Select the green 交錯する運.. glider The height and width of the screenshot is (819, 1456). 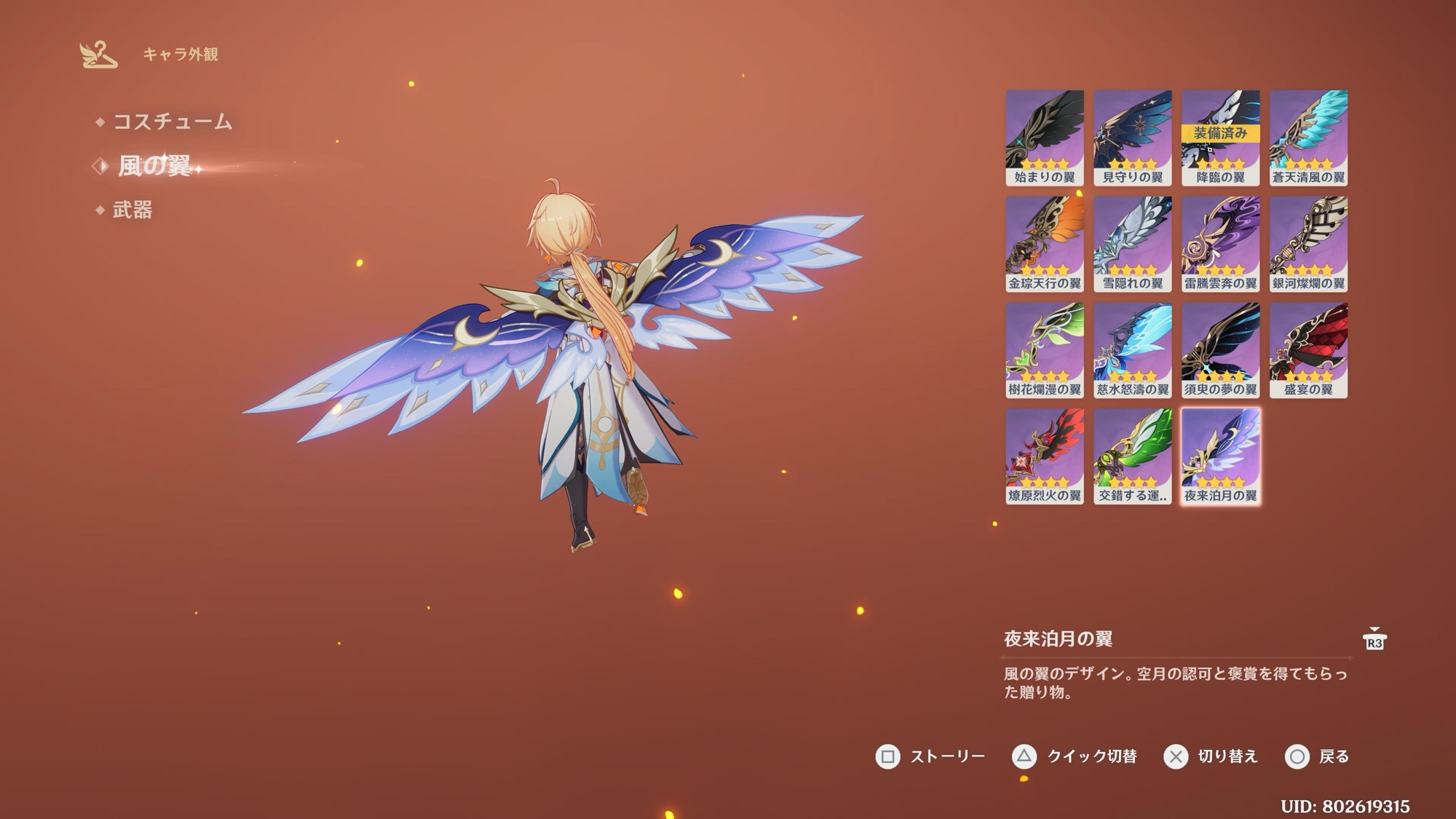click(x=1132, y=456)
